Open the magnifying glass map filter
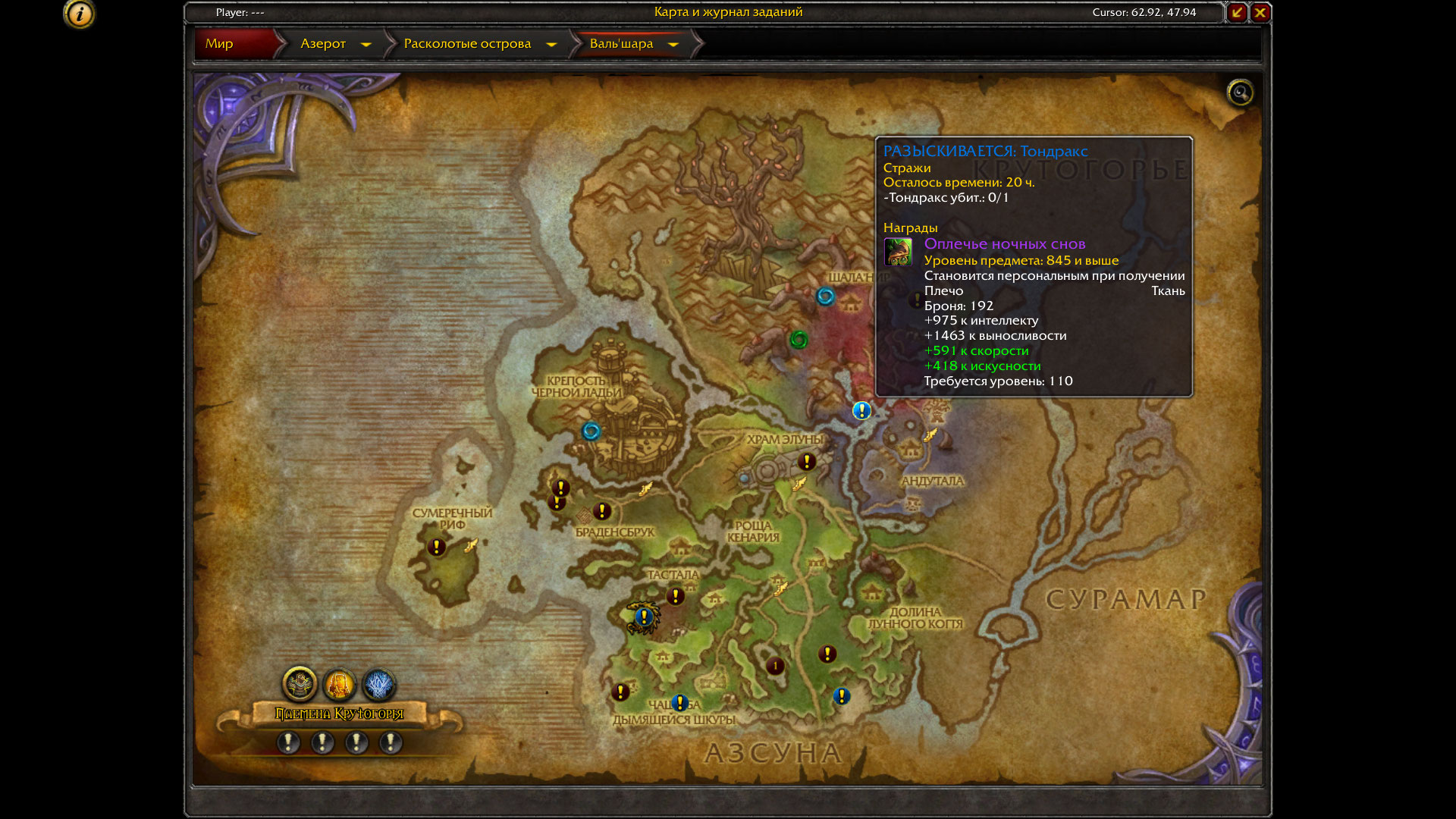Viewport: 1456px width, 819px height. pyautogui.click(x=1240, y=93)
